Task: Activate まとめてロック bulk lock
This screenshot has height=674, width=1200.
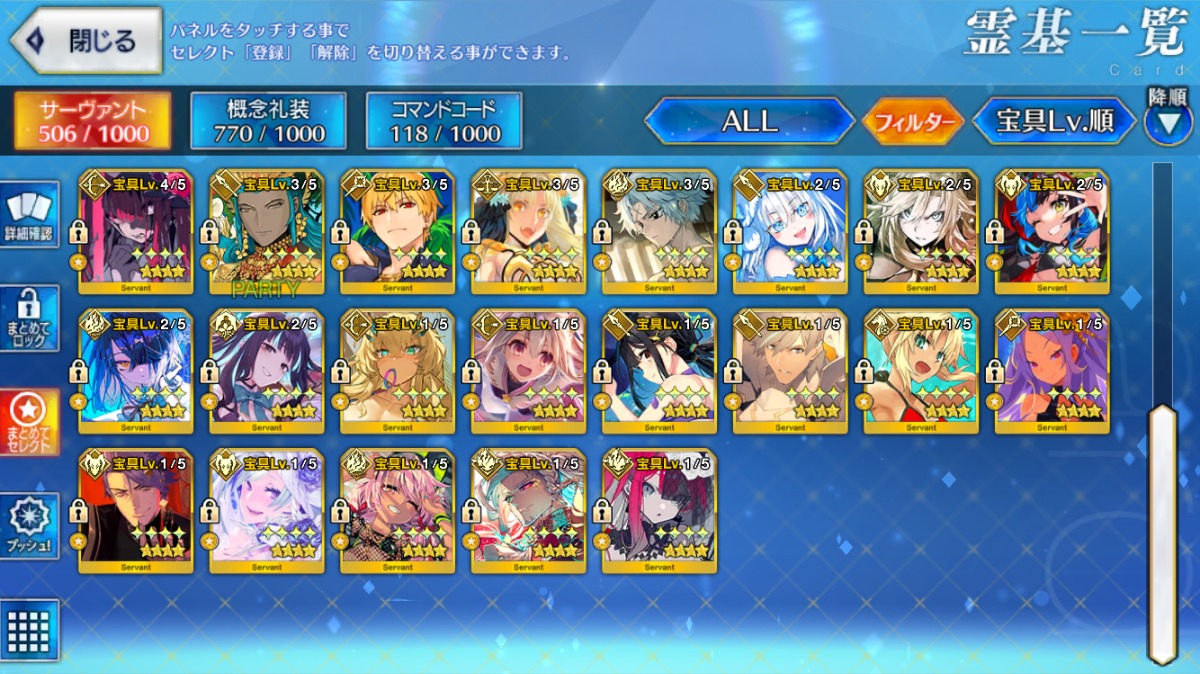Action: pos(29,318)
